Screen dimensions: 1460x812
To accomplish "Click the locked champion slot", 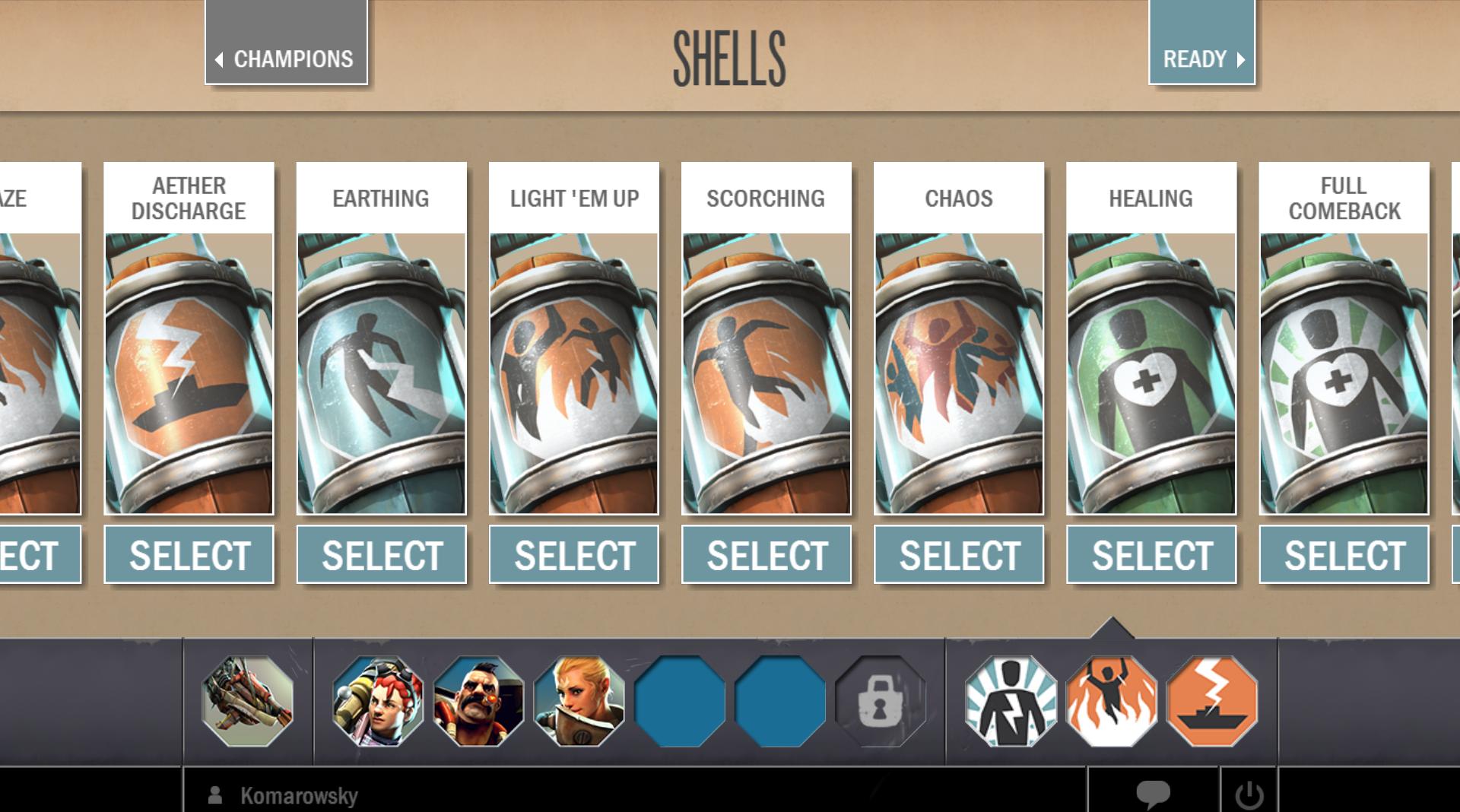I will [x=880, y=701].
